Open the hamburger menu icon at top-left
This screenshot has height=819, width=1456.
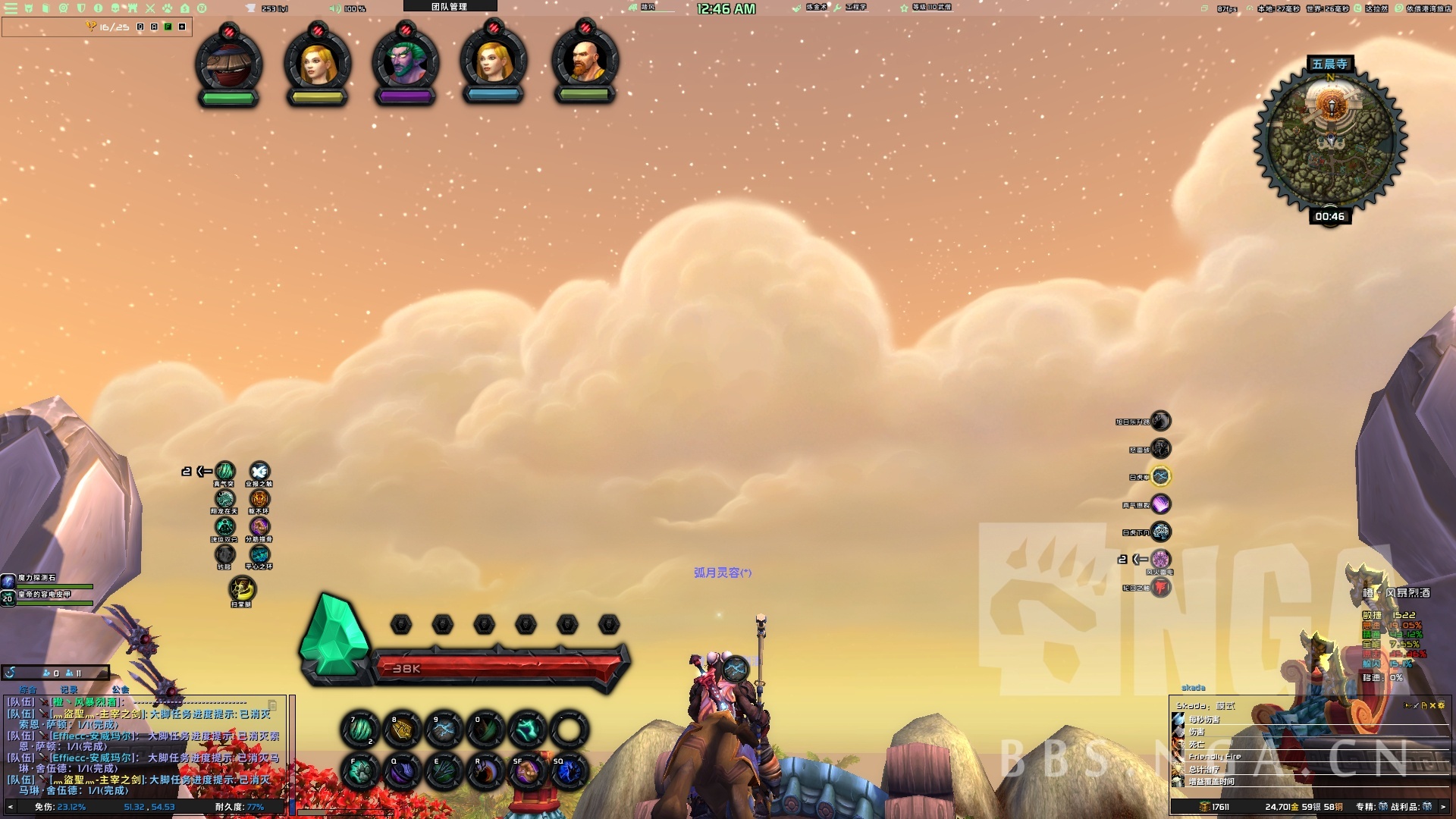[11, 8]
